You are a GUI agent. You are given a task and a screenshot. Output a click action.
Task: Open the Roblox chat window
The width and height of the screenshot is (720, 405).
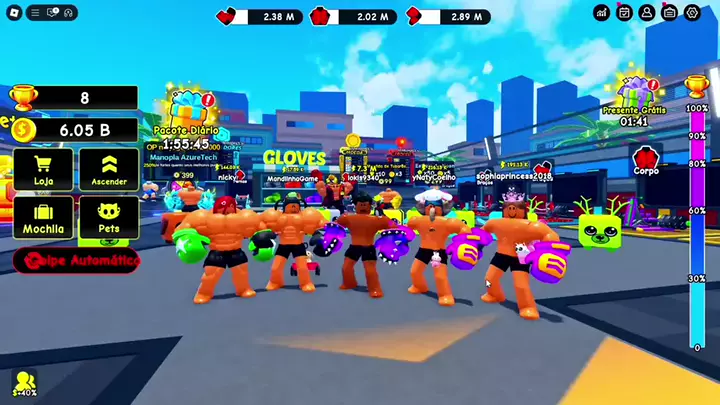[53, 13]
